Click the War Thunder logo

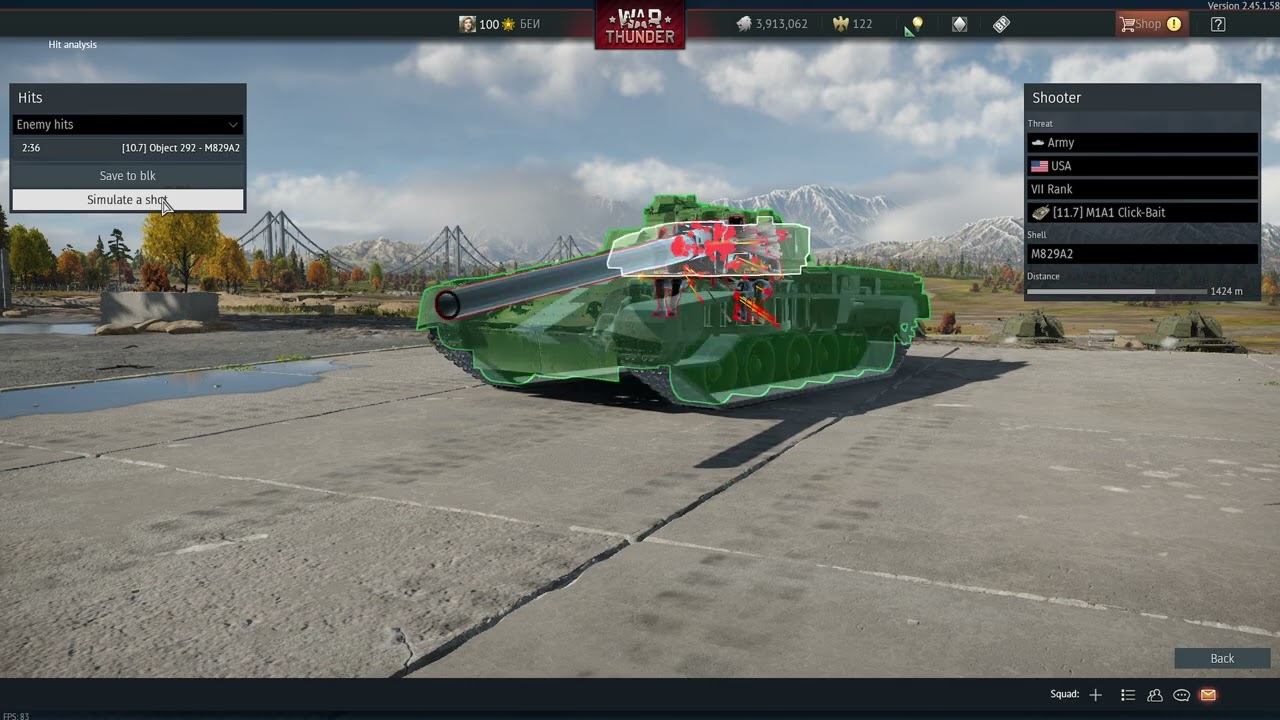[640, 24]
